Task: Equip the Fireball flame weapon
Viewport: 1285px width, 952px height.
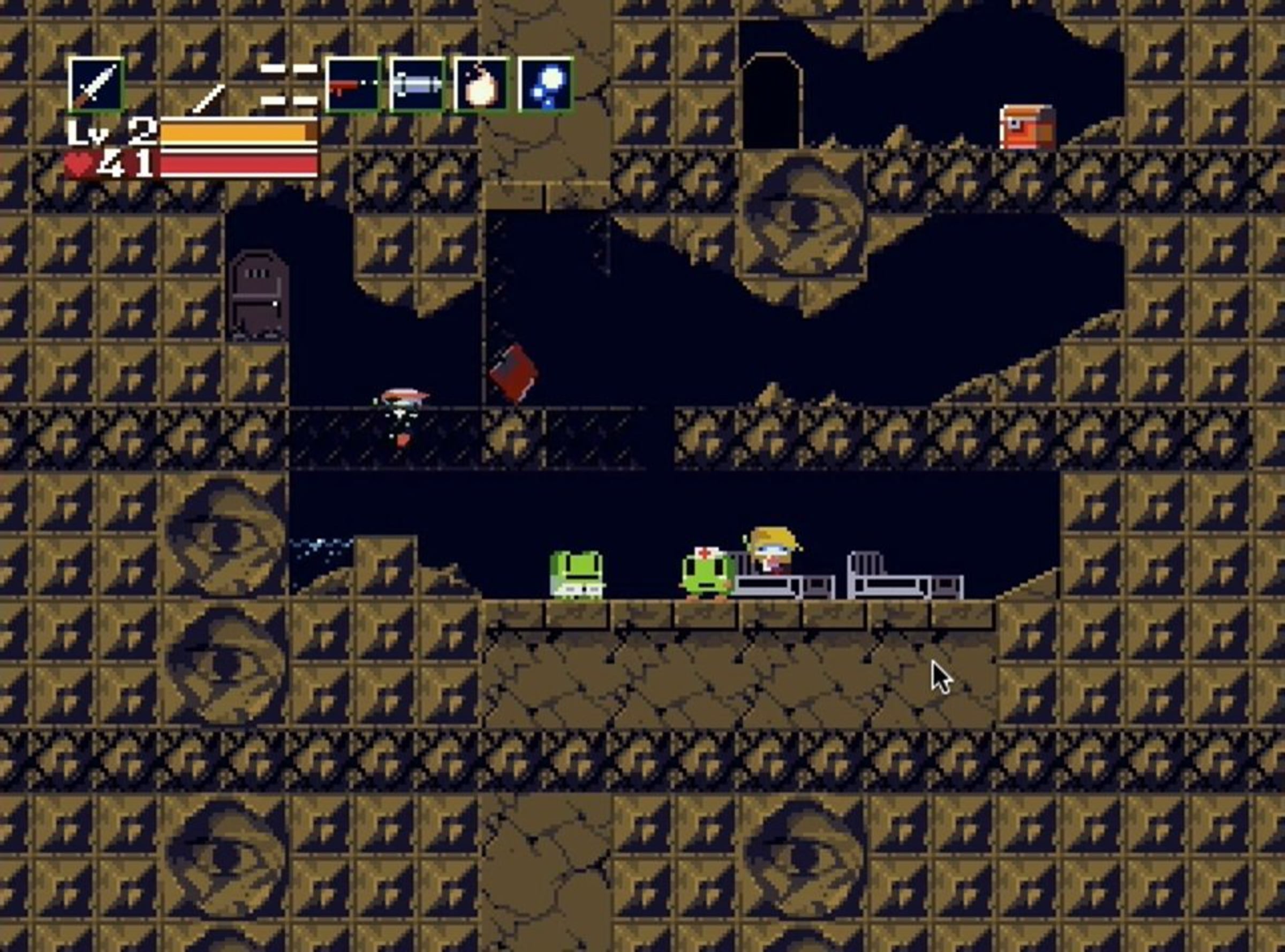Action: (481, 85)
